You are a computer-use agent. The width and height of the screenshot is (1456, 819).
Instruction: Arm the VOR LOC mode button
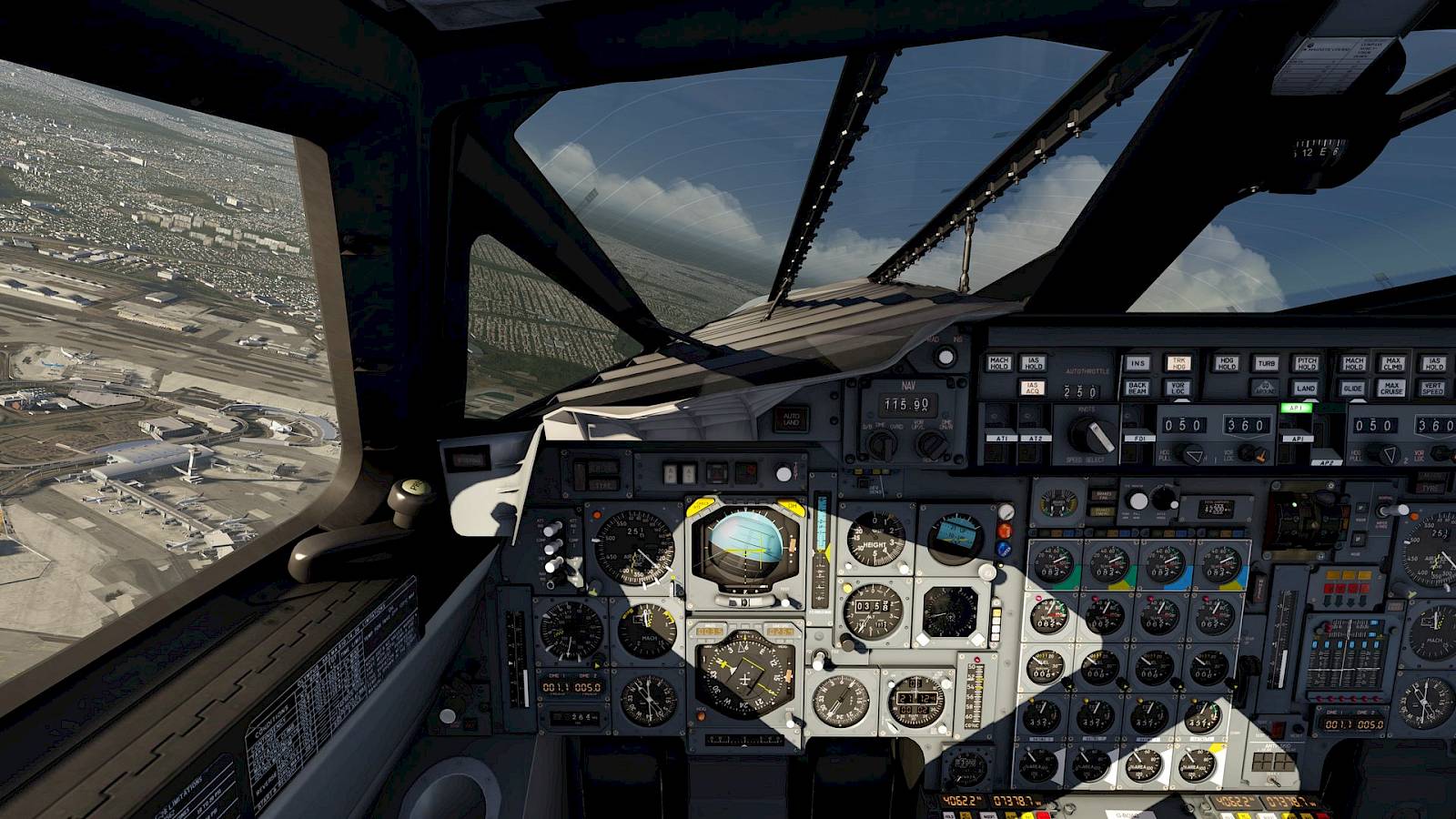[x=1178, y=388]
